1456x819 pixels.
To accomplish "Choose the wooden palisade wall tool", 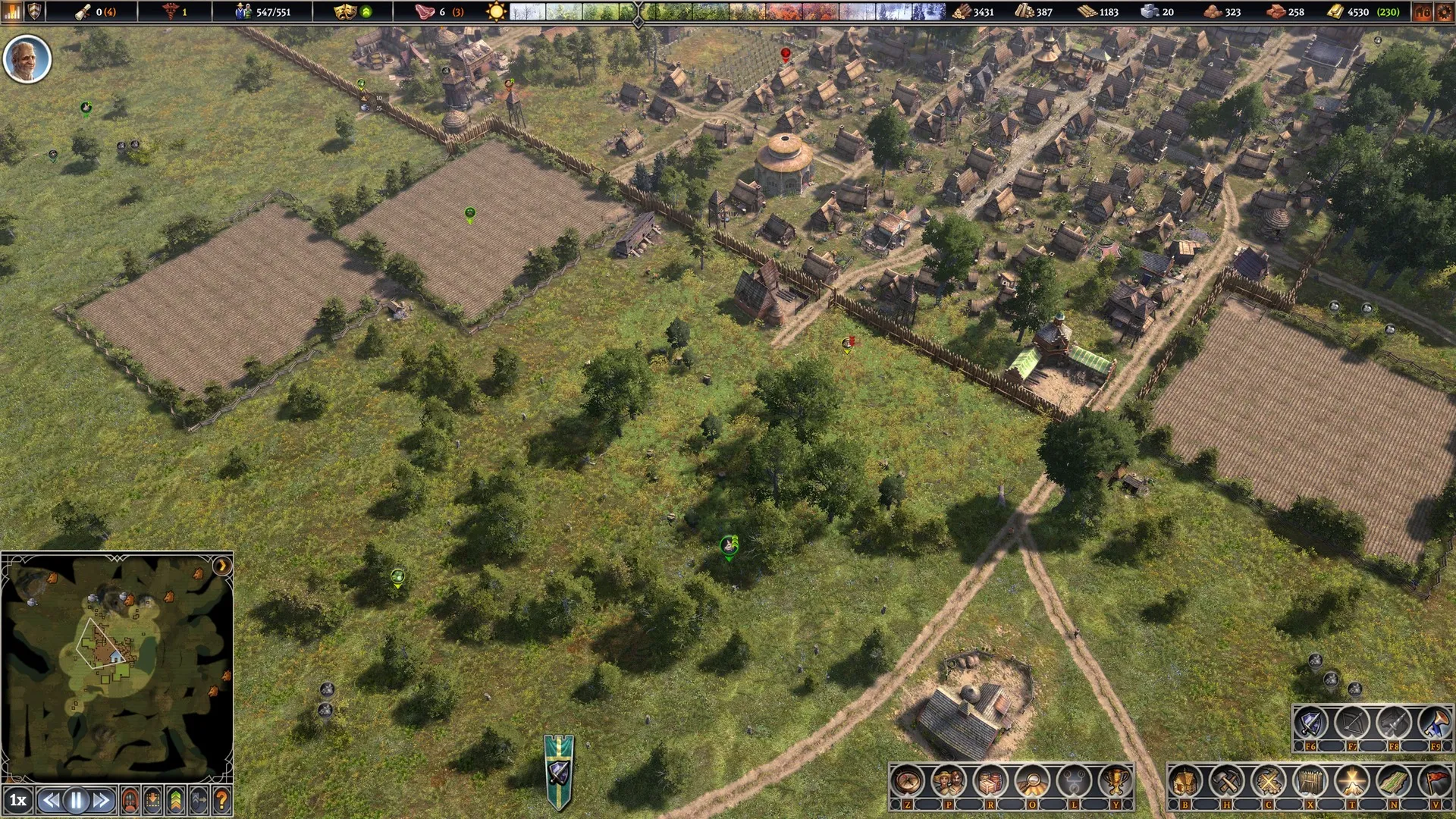I will tap(1310, 781).
